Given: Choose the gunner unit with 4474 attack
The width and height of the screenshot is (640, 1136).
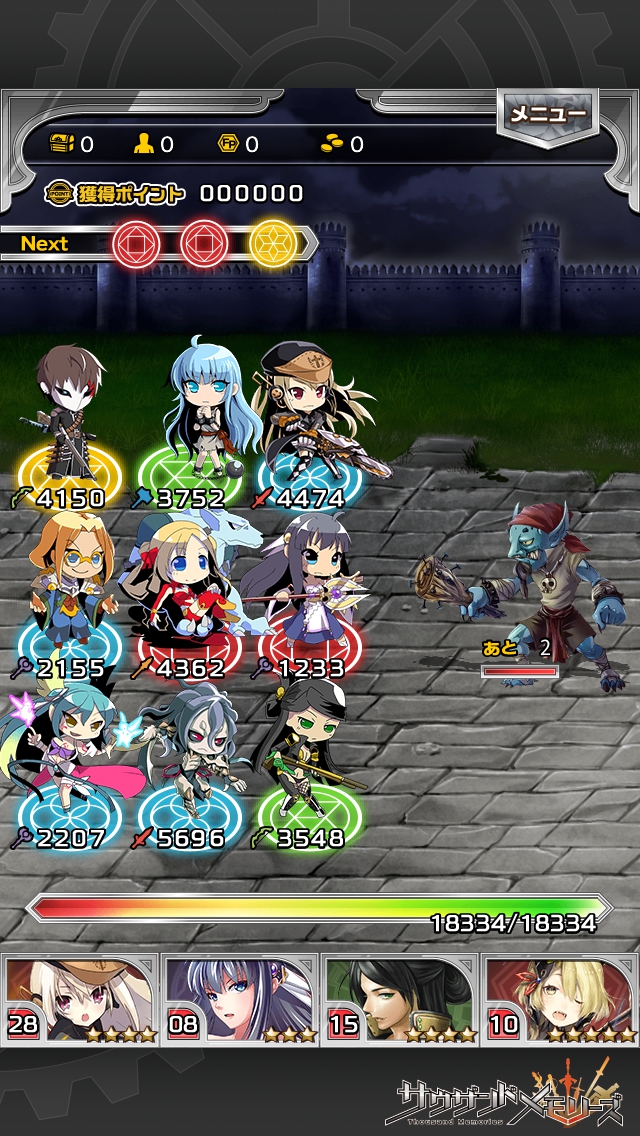Looking at the screenshot, I should tap(305, 420).
